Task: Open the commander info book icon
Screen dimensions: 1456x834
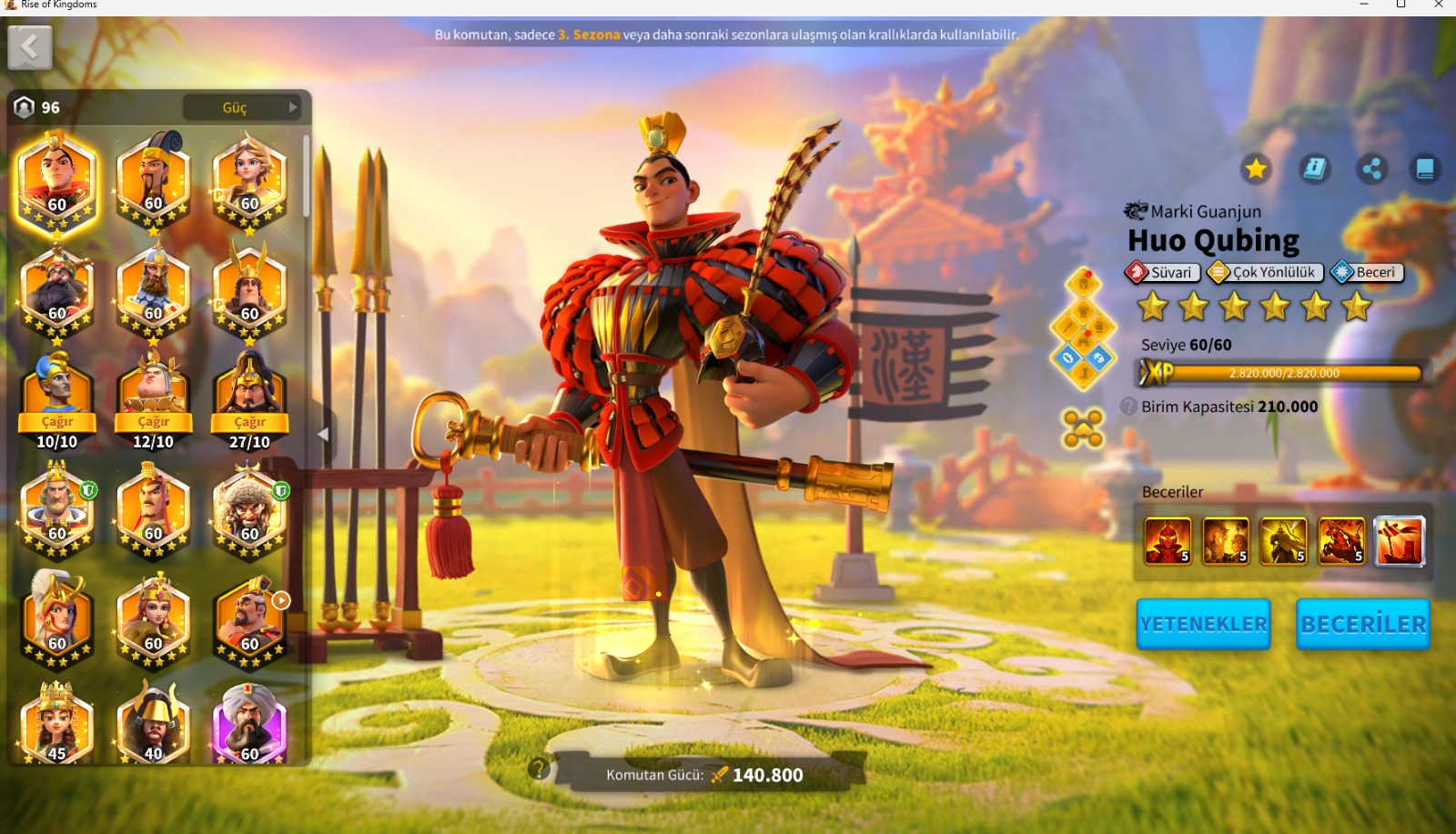Action: pos(1314,168)
